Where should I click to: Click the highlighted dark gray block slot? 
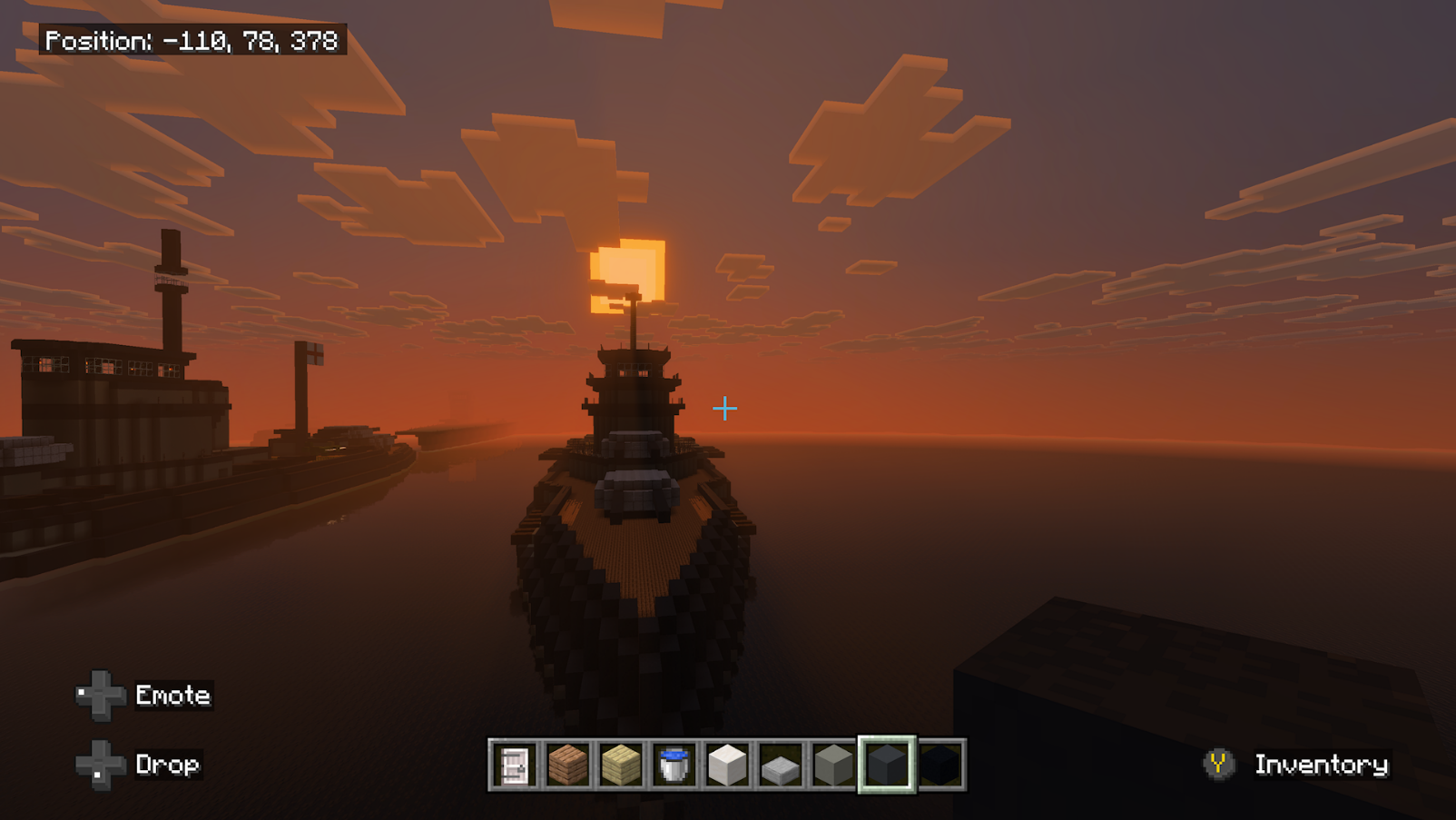[887, 765]
